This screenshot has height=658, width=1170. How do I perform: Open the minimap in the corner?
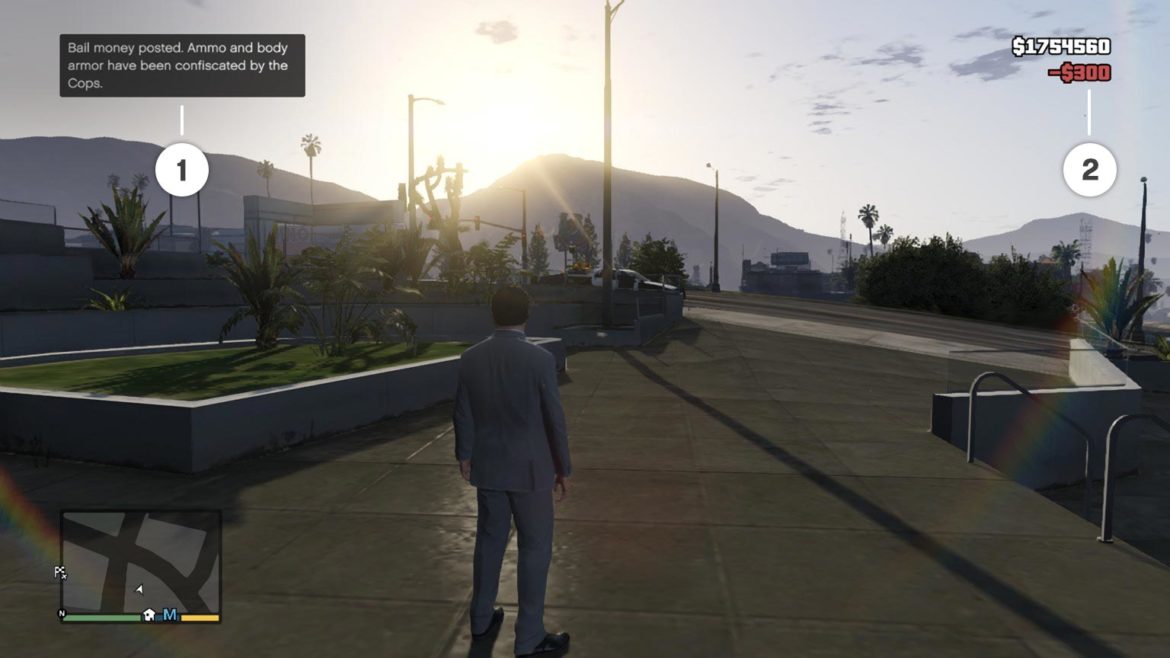point(140,561)
